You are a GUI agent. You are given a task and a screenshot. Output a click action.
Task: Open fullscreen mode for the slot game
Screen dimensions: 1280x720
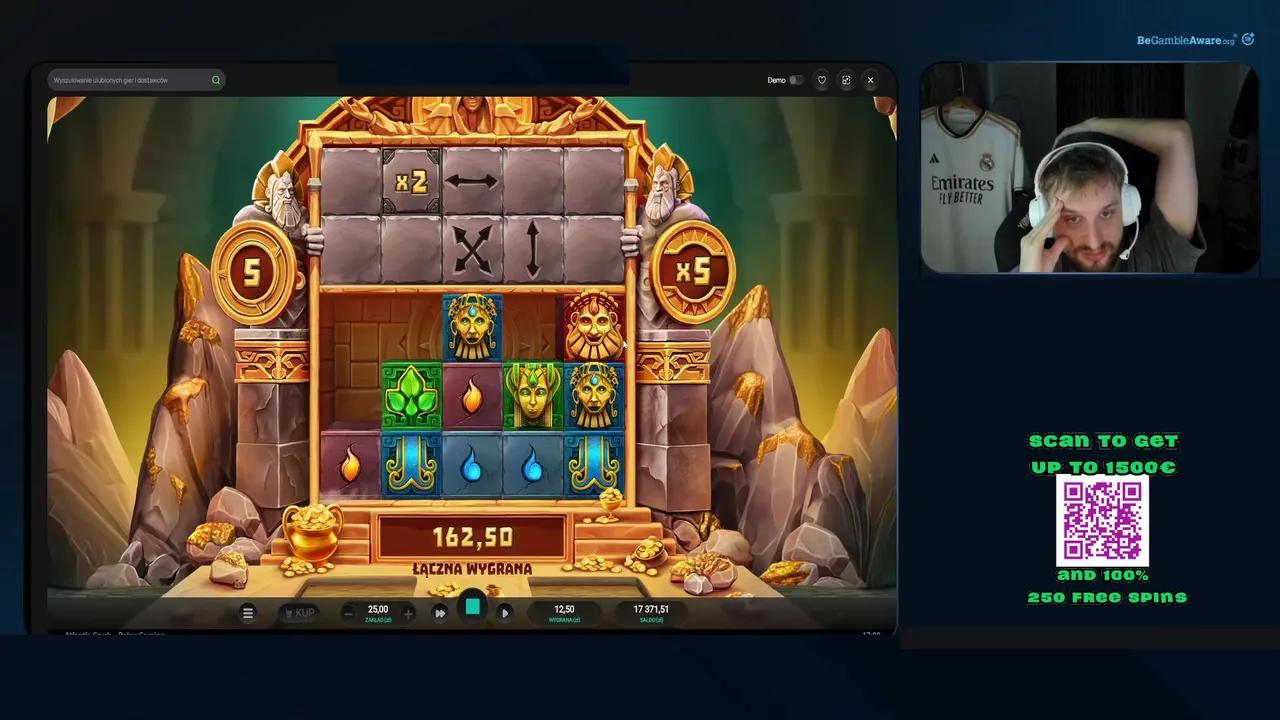pos(845,79)
